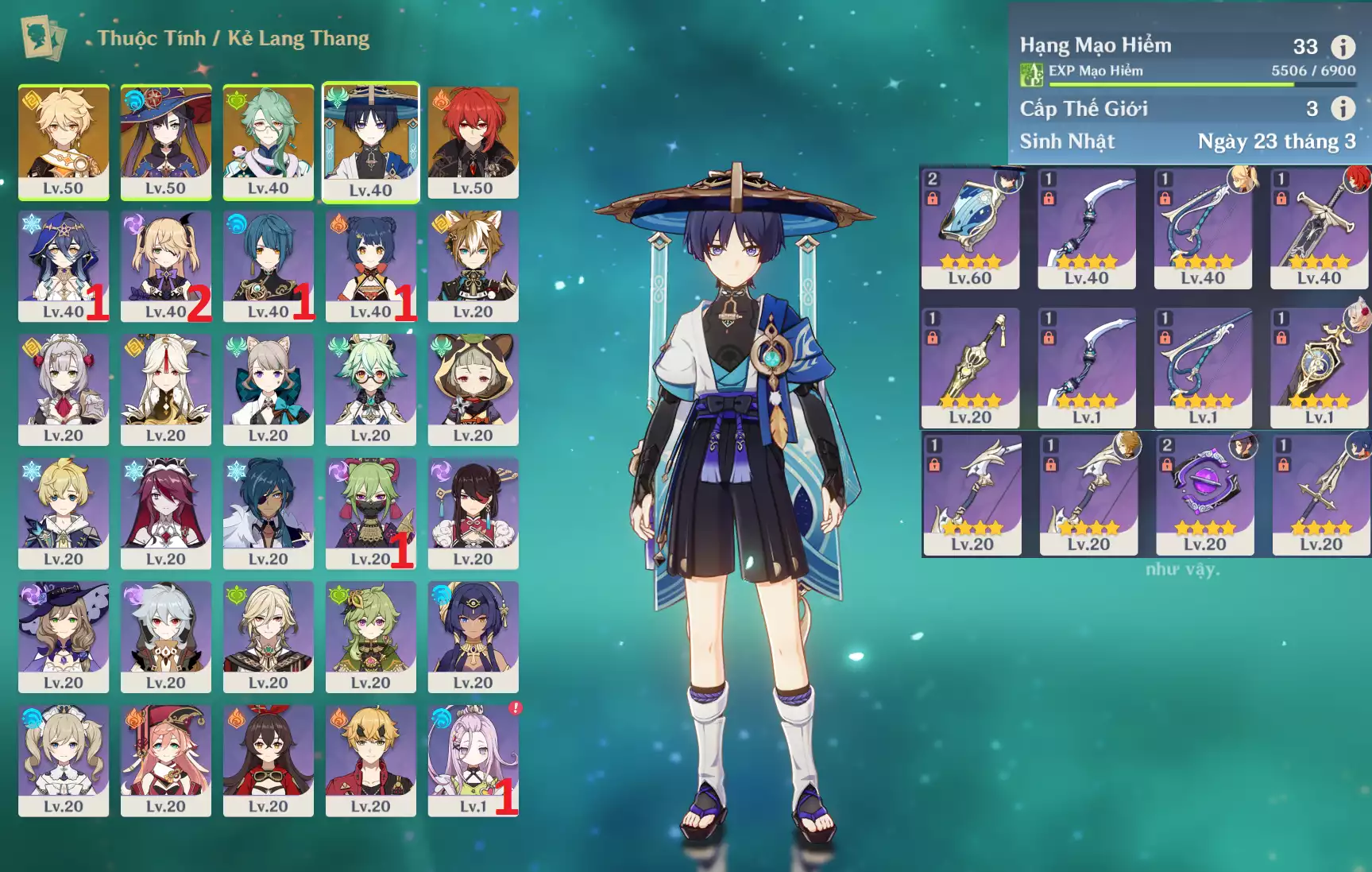
Task: Pick Diluc's red-haired portrait
Action: click(473, 141)
